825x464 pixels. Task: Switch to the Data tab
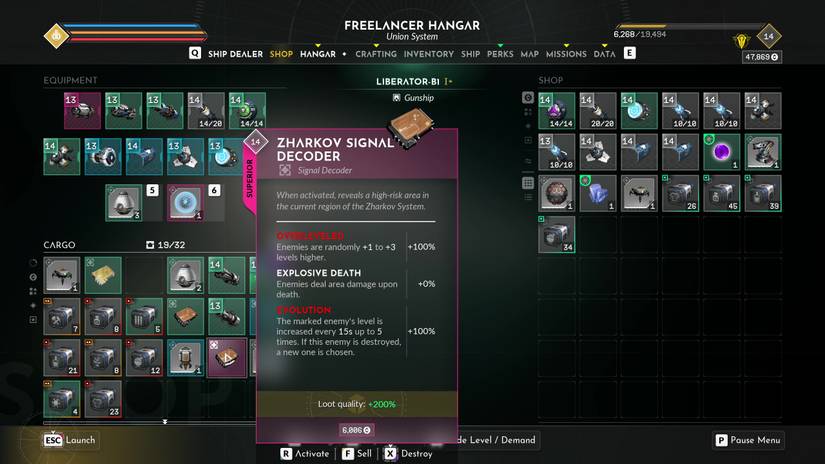(x=604, y=54)
